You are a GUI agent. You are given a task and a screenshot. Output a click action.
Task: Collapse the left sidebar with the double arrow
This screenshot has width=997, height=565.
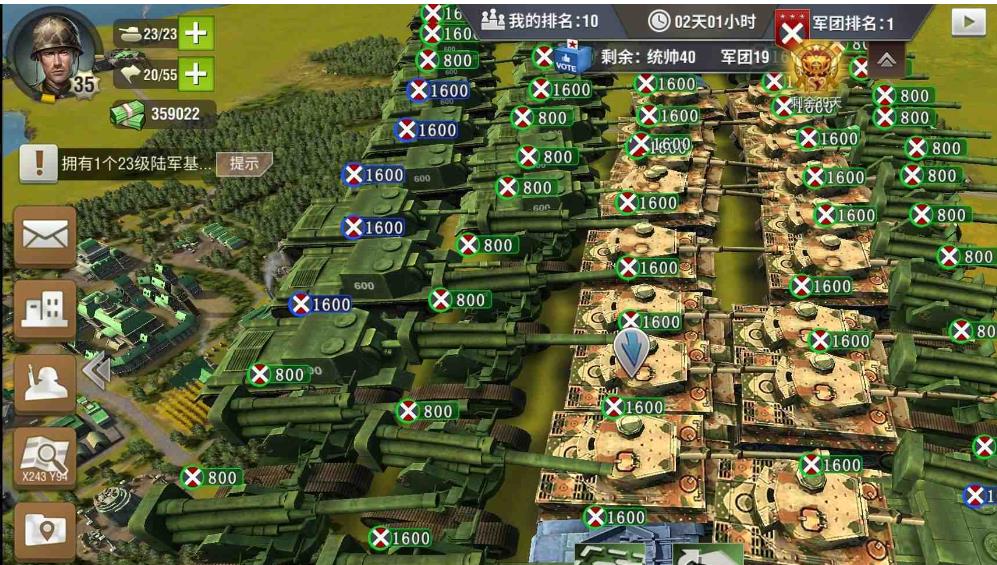(96, 372)
